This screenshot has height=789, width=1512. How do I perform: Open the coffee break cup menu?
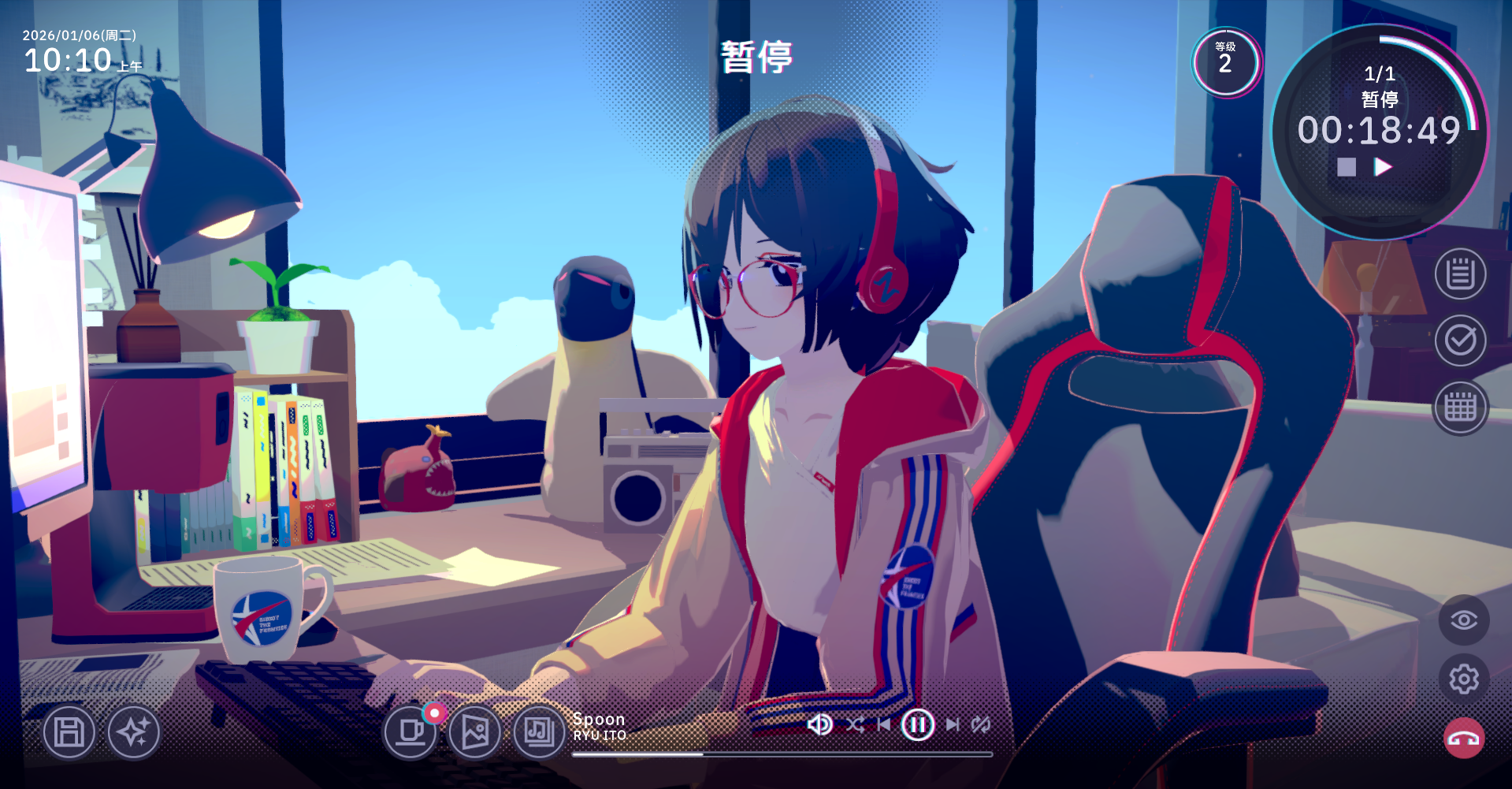pyautogui.click(x=411, y=733)
